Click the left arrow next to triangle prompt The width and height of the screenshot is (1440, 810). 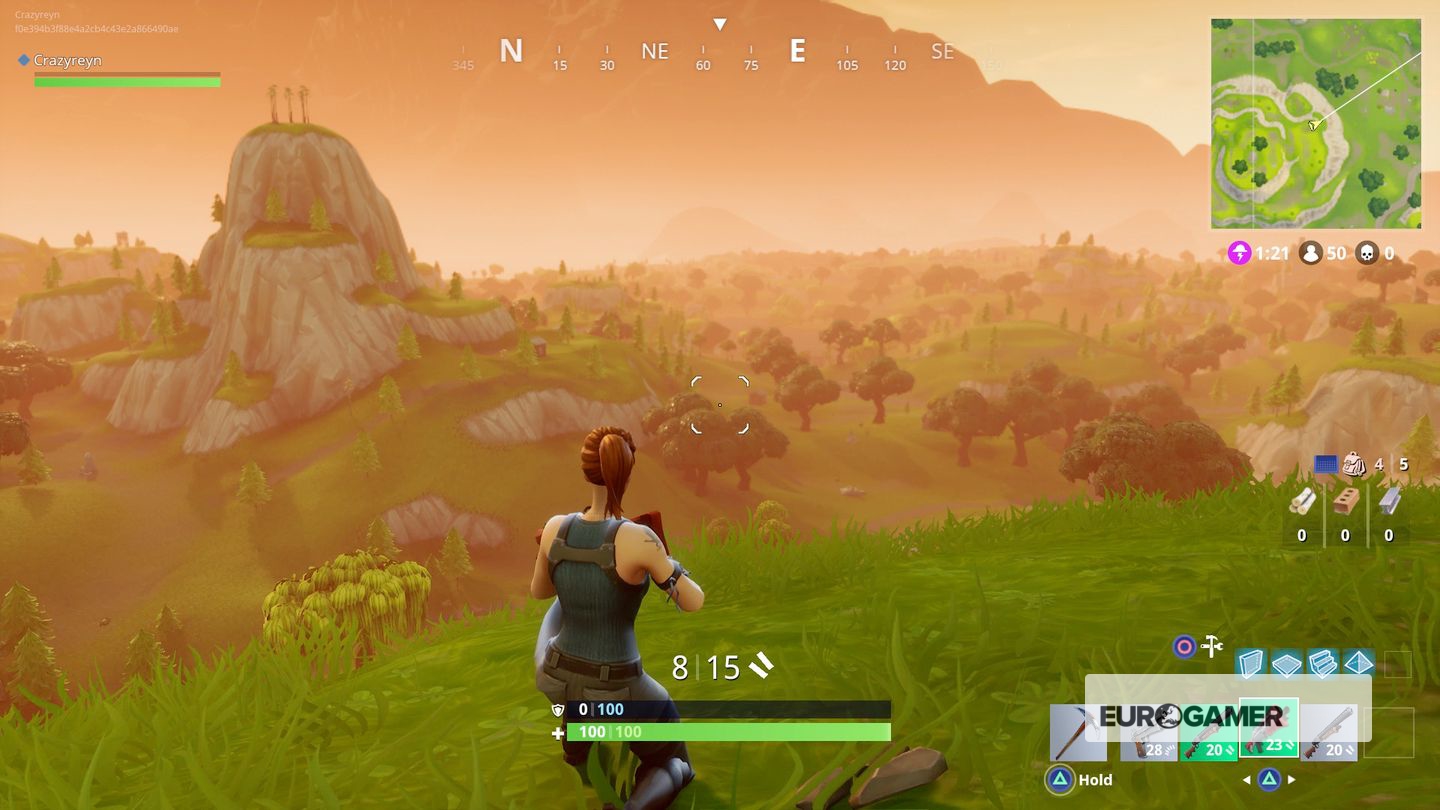[x=1248, y=779]
